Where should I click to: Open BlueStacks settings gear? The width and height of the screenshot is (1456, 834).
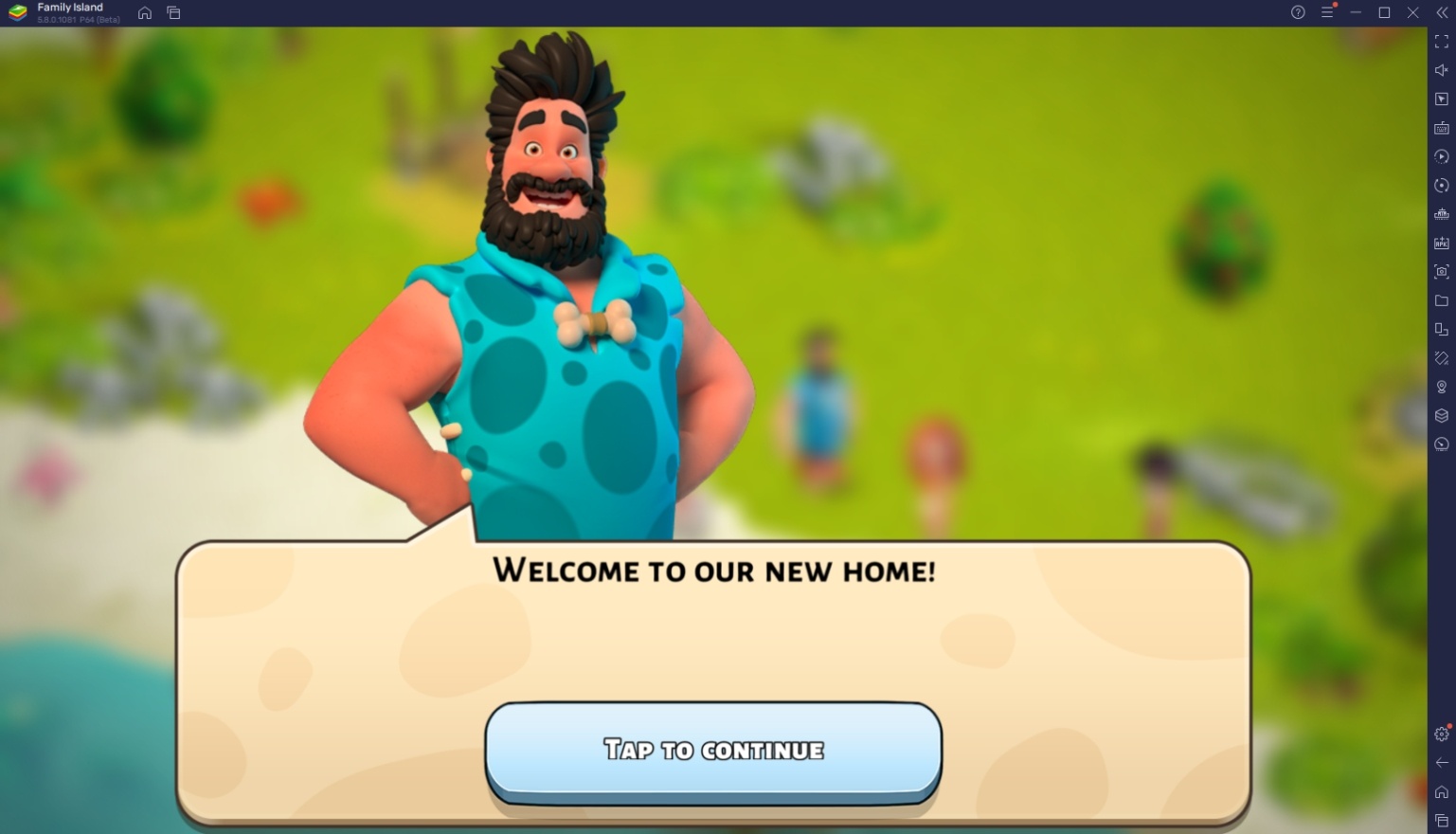pyautogui.click(x=1441, y=734)
